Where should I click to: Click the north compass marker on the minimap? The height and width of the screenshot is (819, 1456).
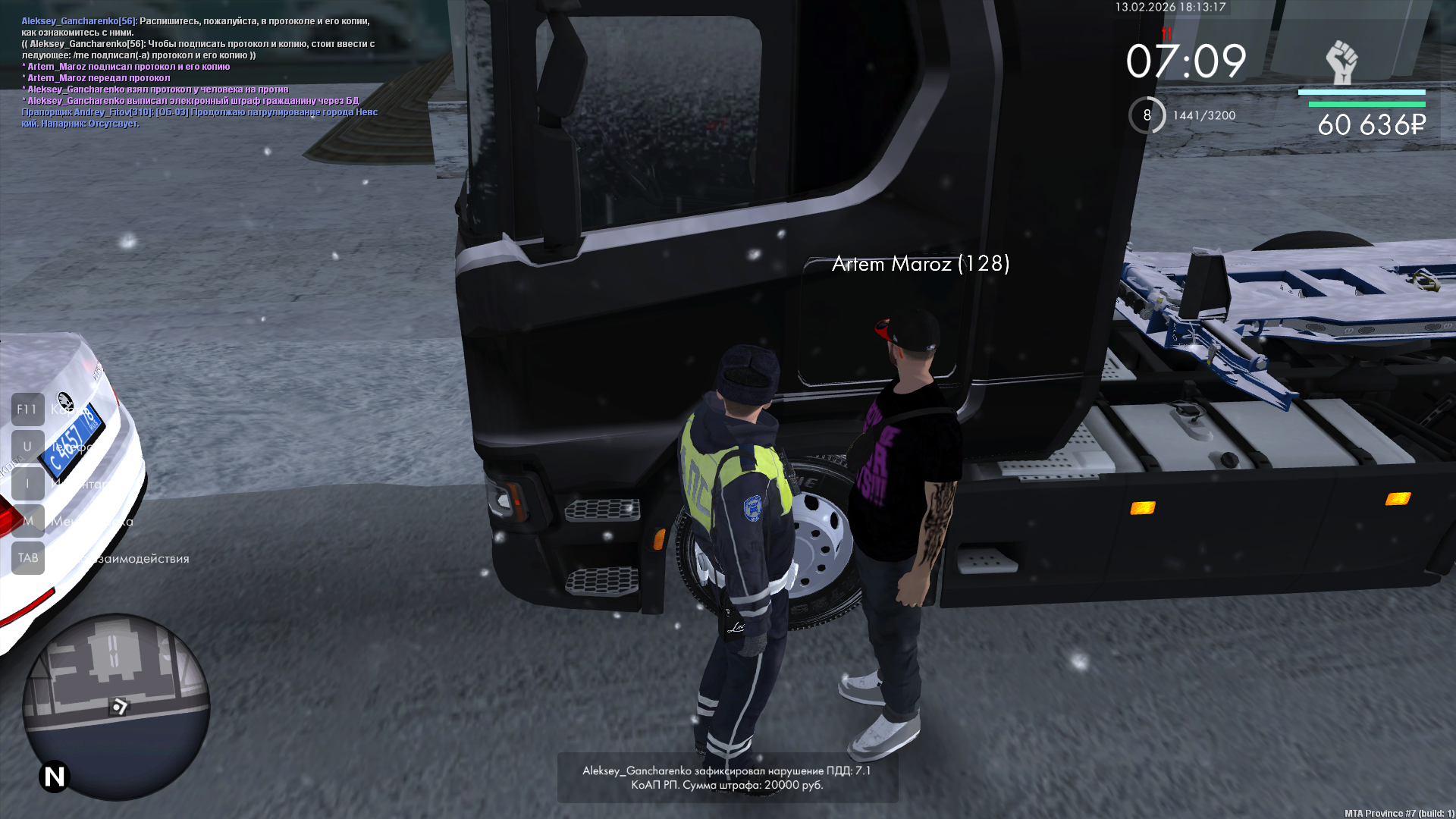[55, 777]
